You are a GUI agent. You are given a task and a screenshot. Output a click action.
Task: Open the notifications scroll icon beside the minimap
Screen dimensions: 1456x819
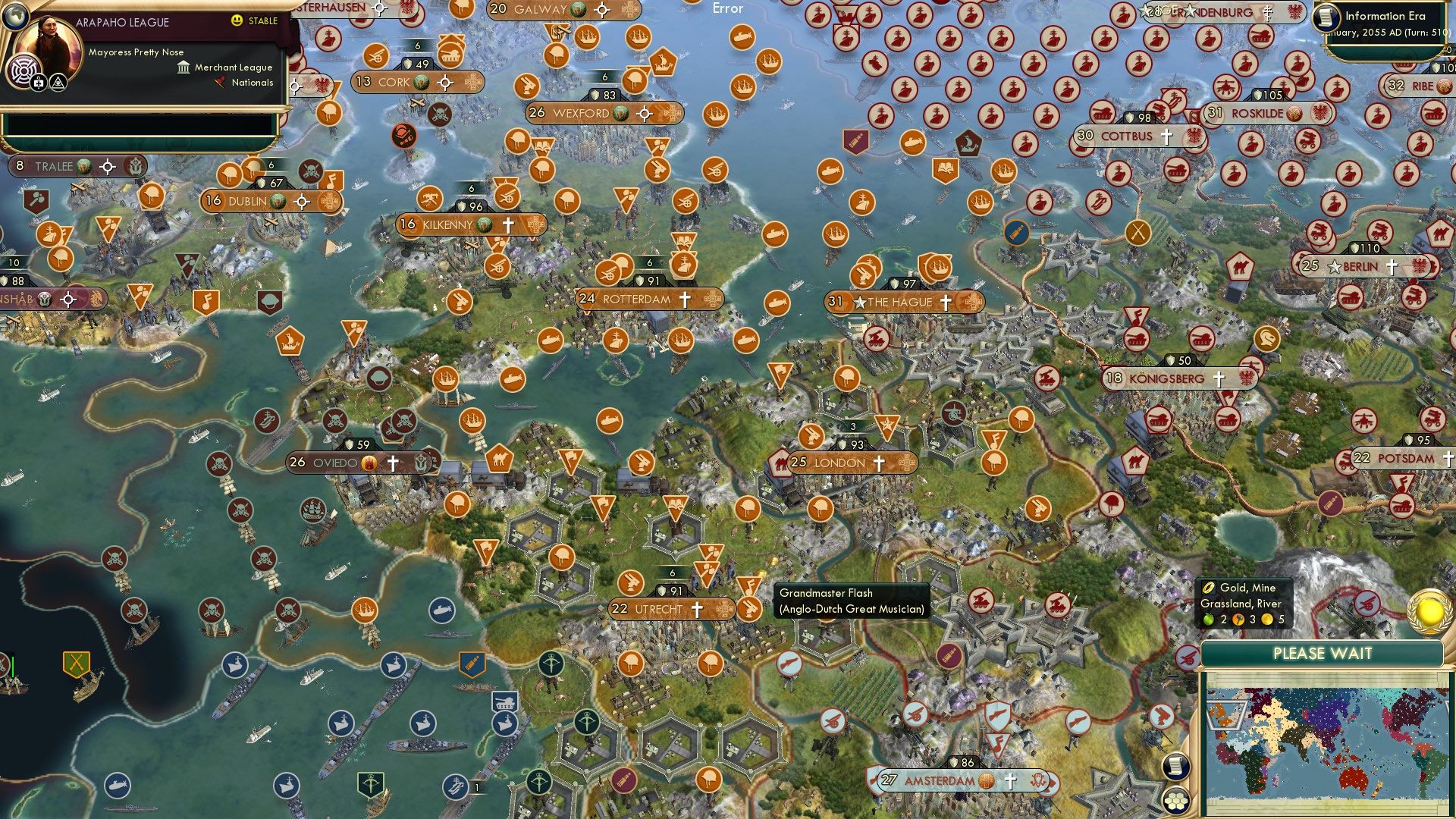tap(1175, 767)
